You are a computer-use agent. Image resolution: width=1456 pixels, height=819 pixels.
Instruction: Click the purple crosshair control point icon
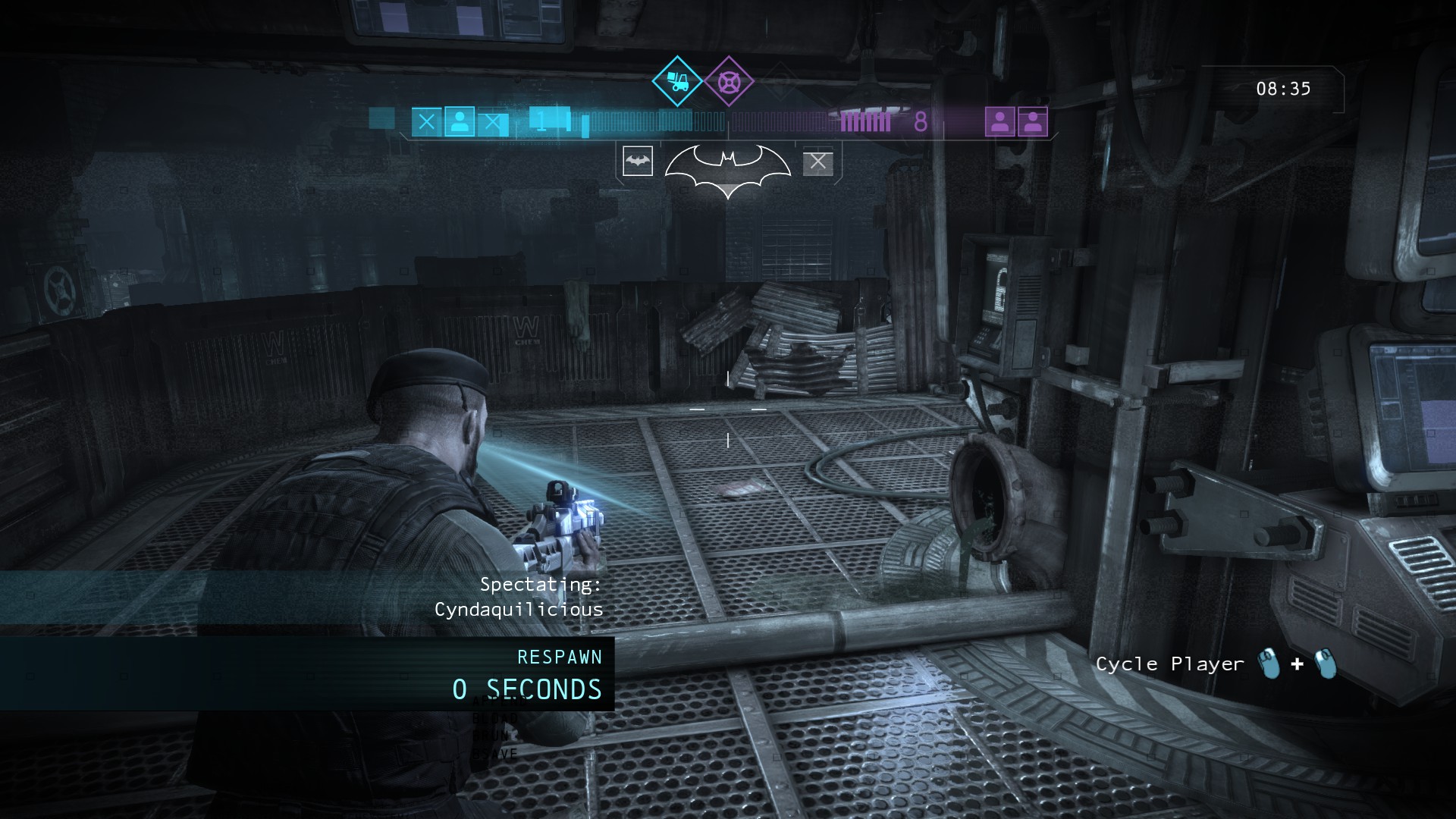click(729, 81)
